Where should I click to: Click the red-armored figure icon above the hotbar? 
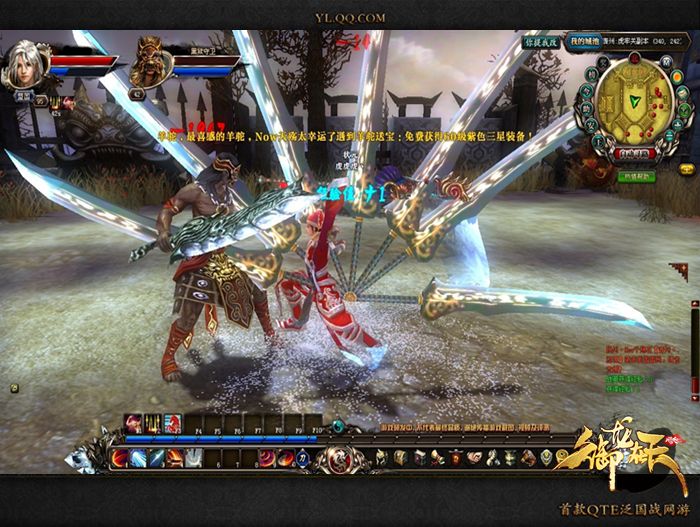pos(172,423)
